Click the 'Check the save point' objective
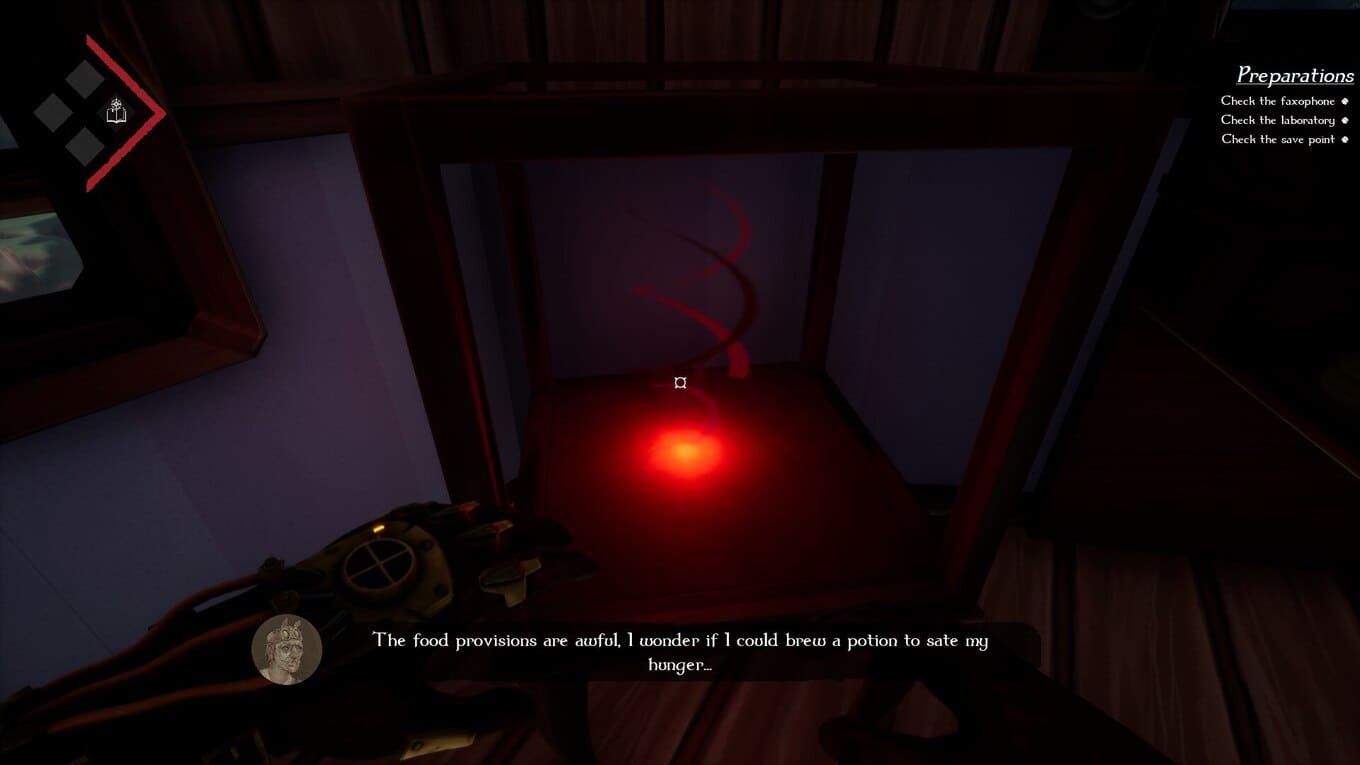 click(1278, 139)
